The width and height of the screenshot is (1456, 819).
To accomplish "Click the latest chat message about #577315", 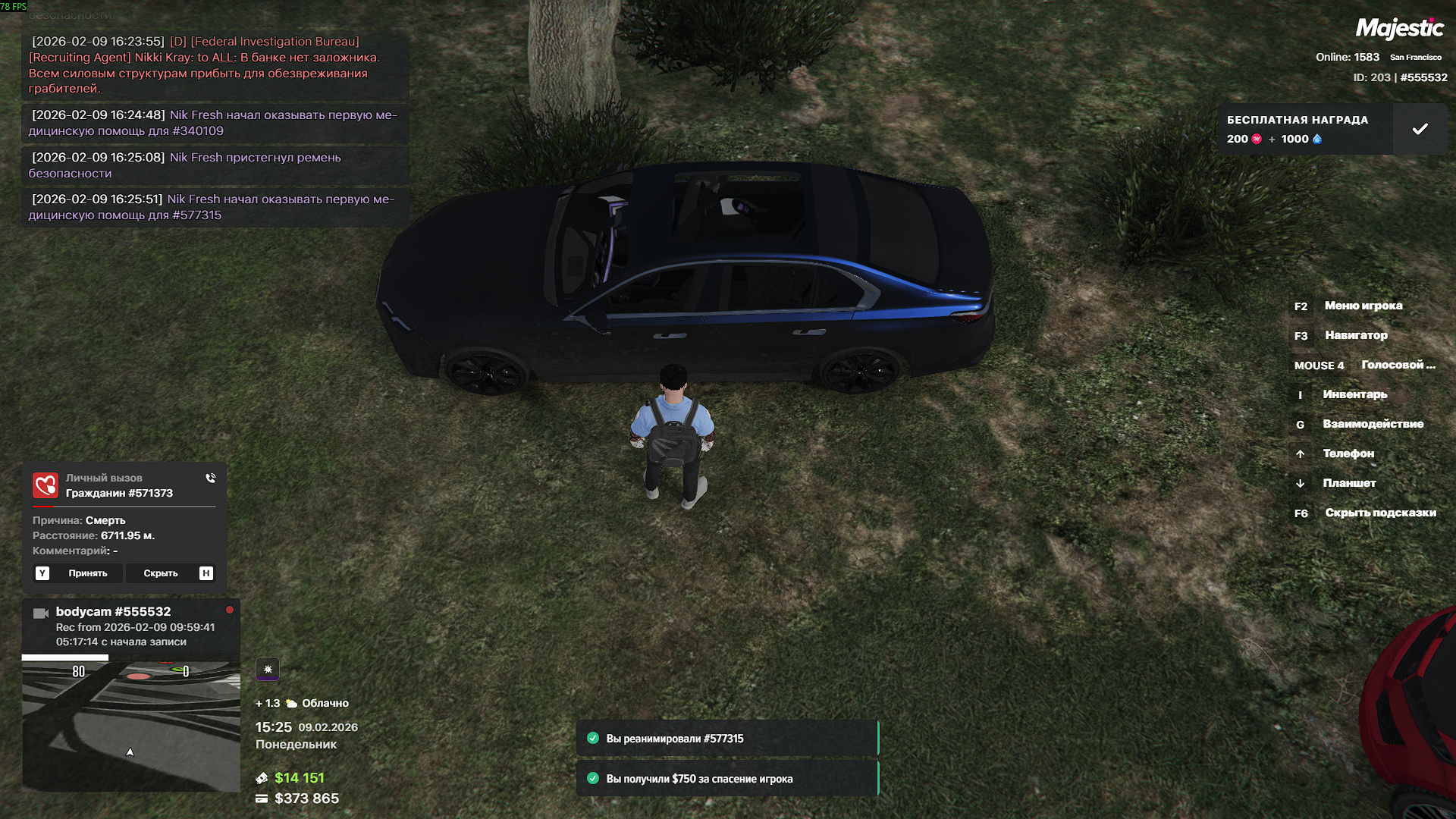I will tap(212, 207).
